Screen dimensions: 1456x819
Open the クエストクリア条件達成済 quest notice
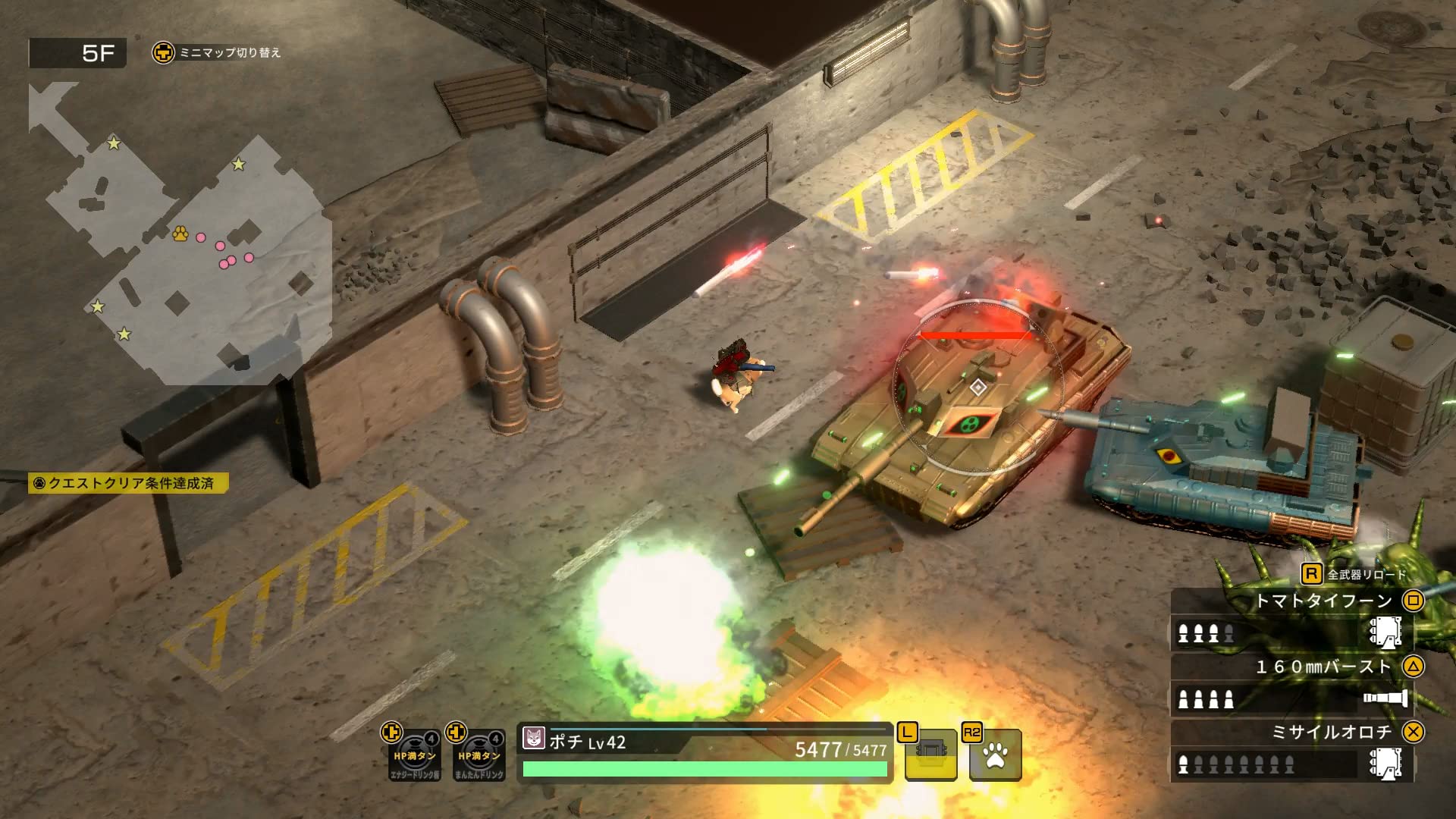129,483
